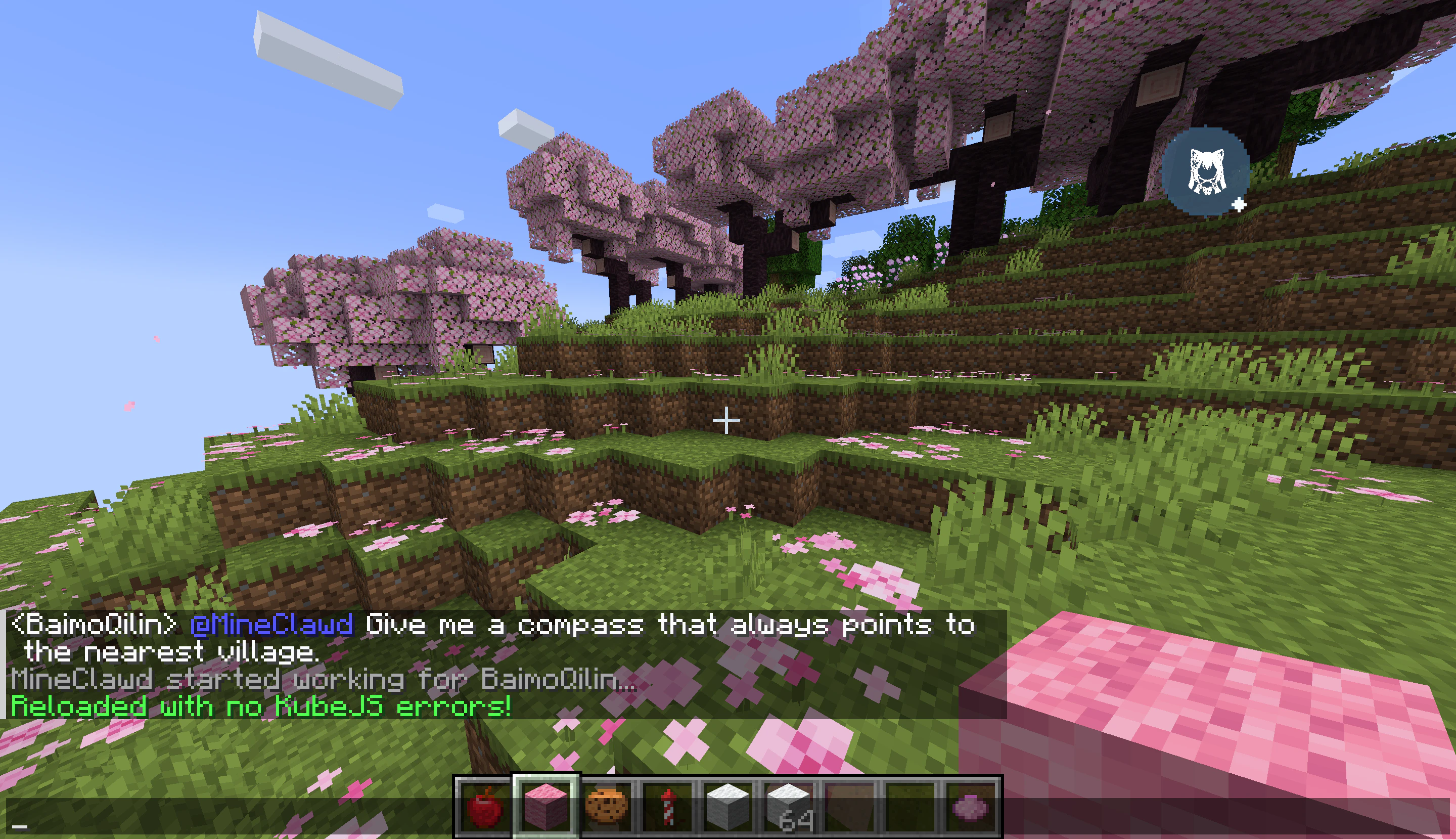Pick the firework rocket hotbar slot

[668, 806]
